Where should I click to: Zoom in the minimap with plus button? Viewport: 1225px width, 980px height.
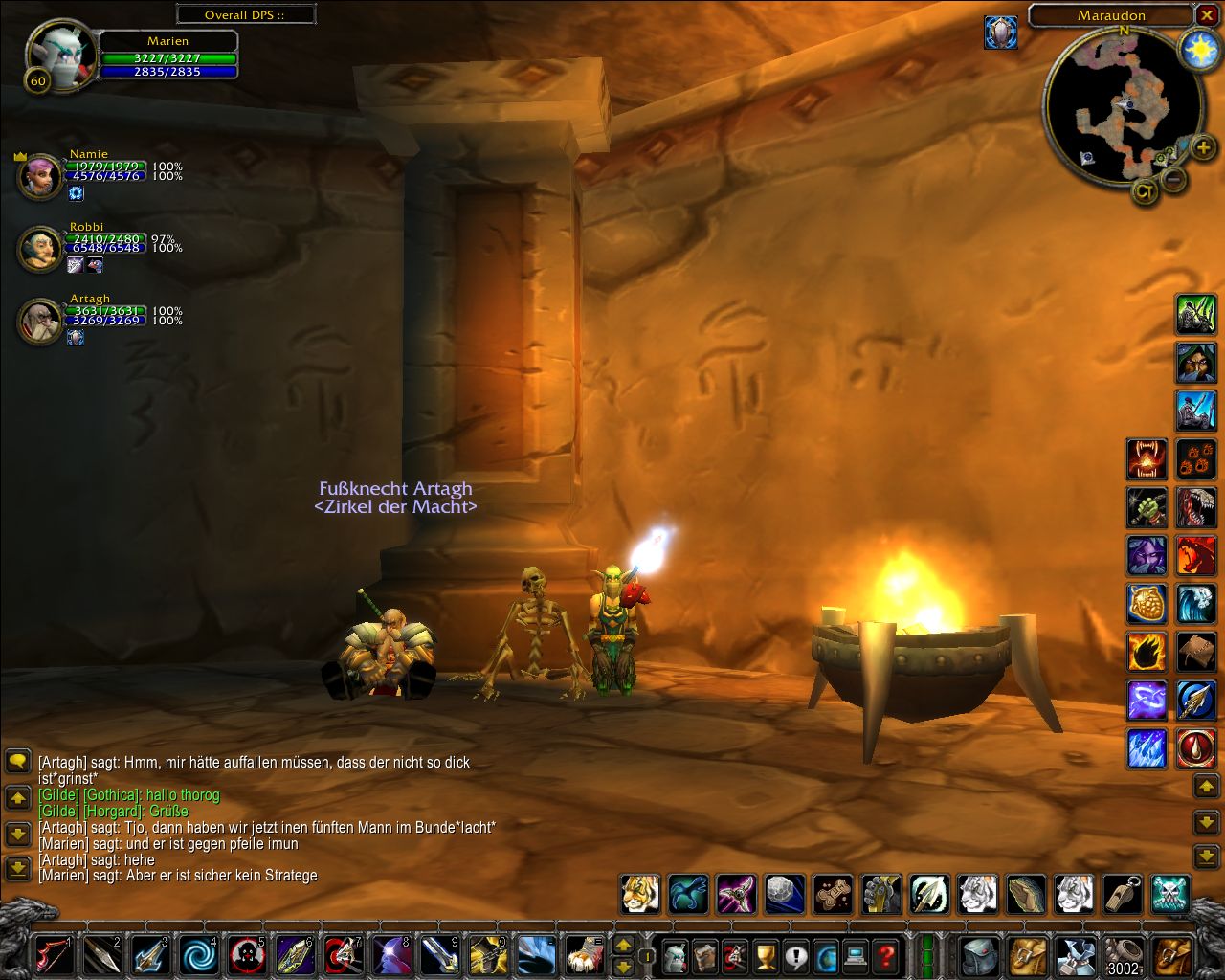[x=1203, y=147]
